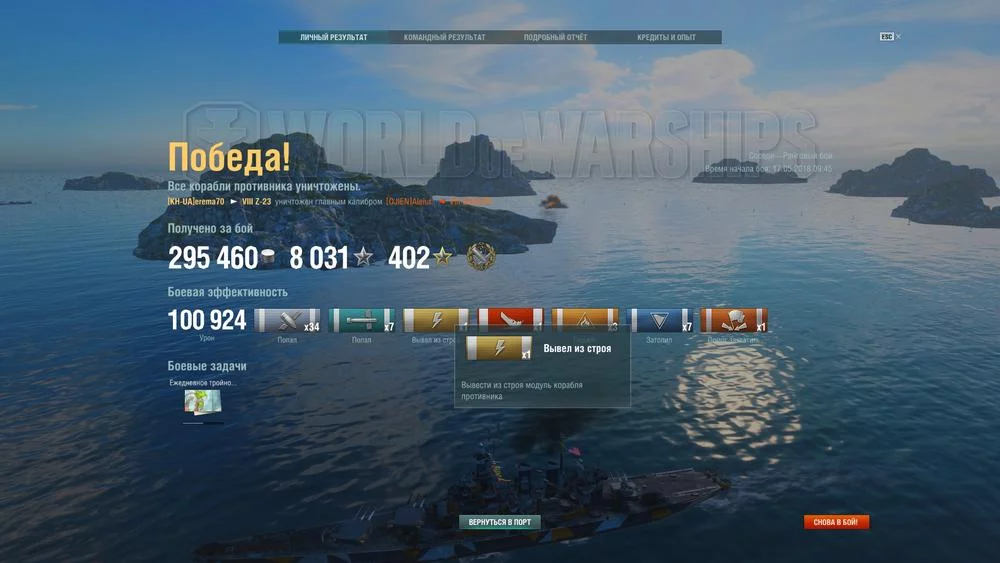
Task: Open the daily combat mission thumbnail
Action: (x=202, y=401)
